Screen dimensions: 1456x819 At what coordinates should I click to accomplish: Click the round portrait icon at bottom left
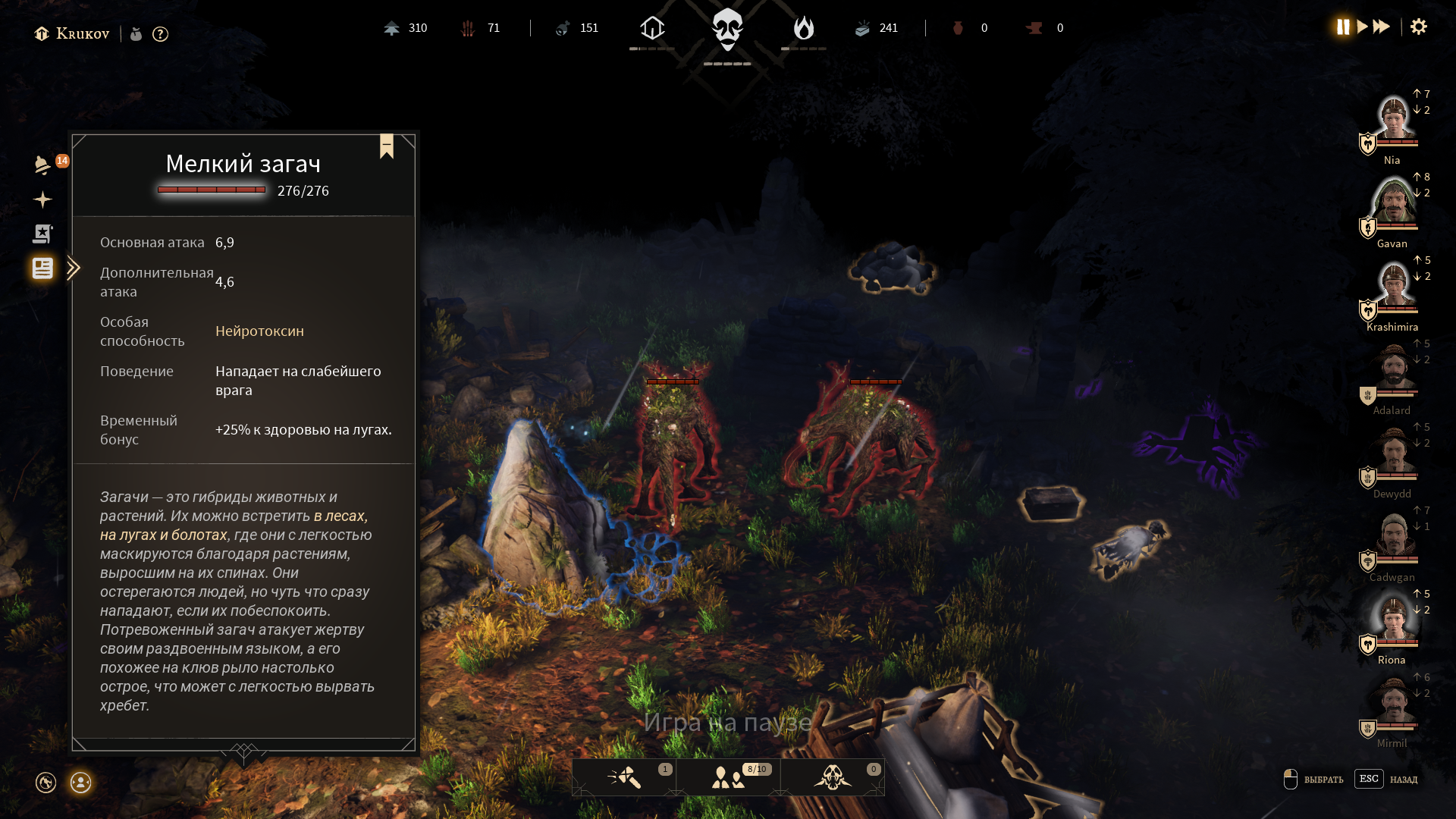click(80, 783)
